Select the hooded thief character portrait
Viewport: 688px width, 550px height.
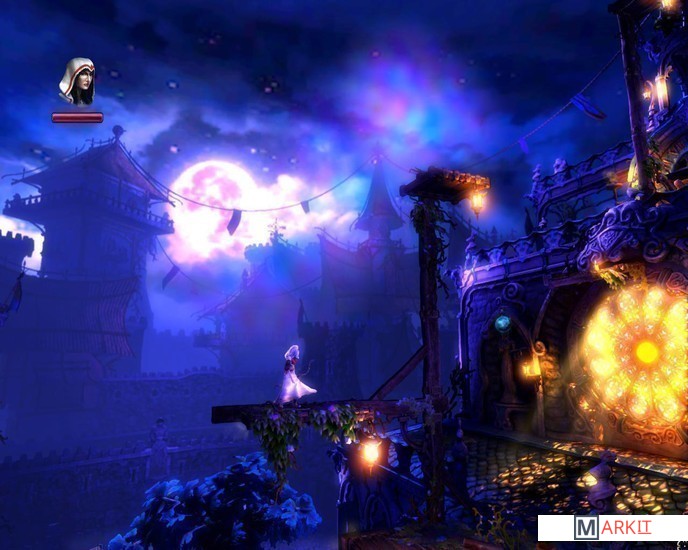pyautogui.click(x=77, y=81)
